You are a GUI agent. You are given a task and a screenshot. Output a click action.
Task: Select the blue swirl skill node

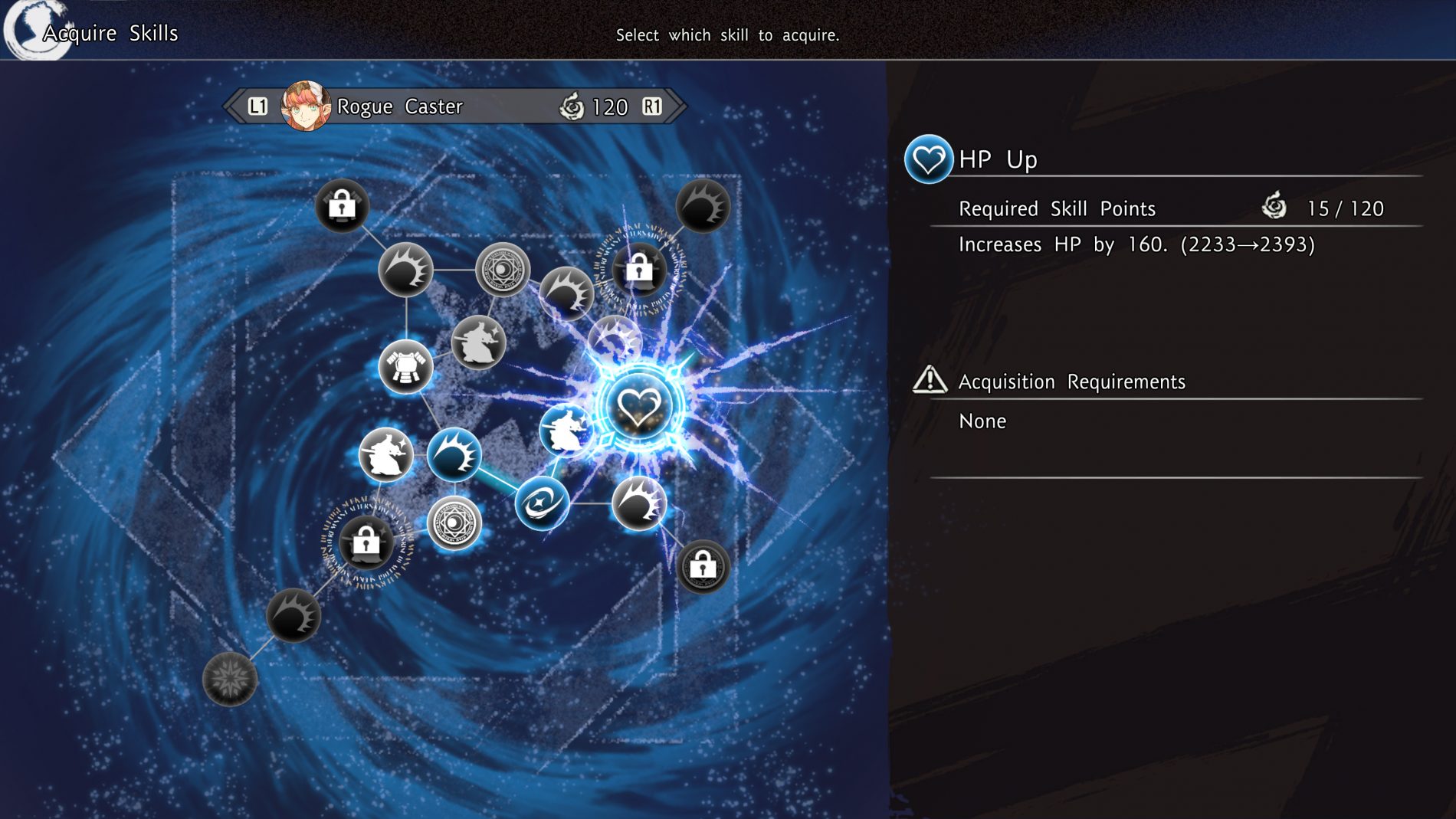coord(542,503)
